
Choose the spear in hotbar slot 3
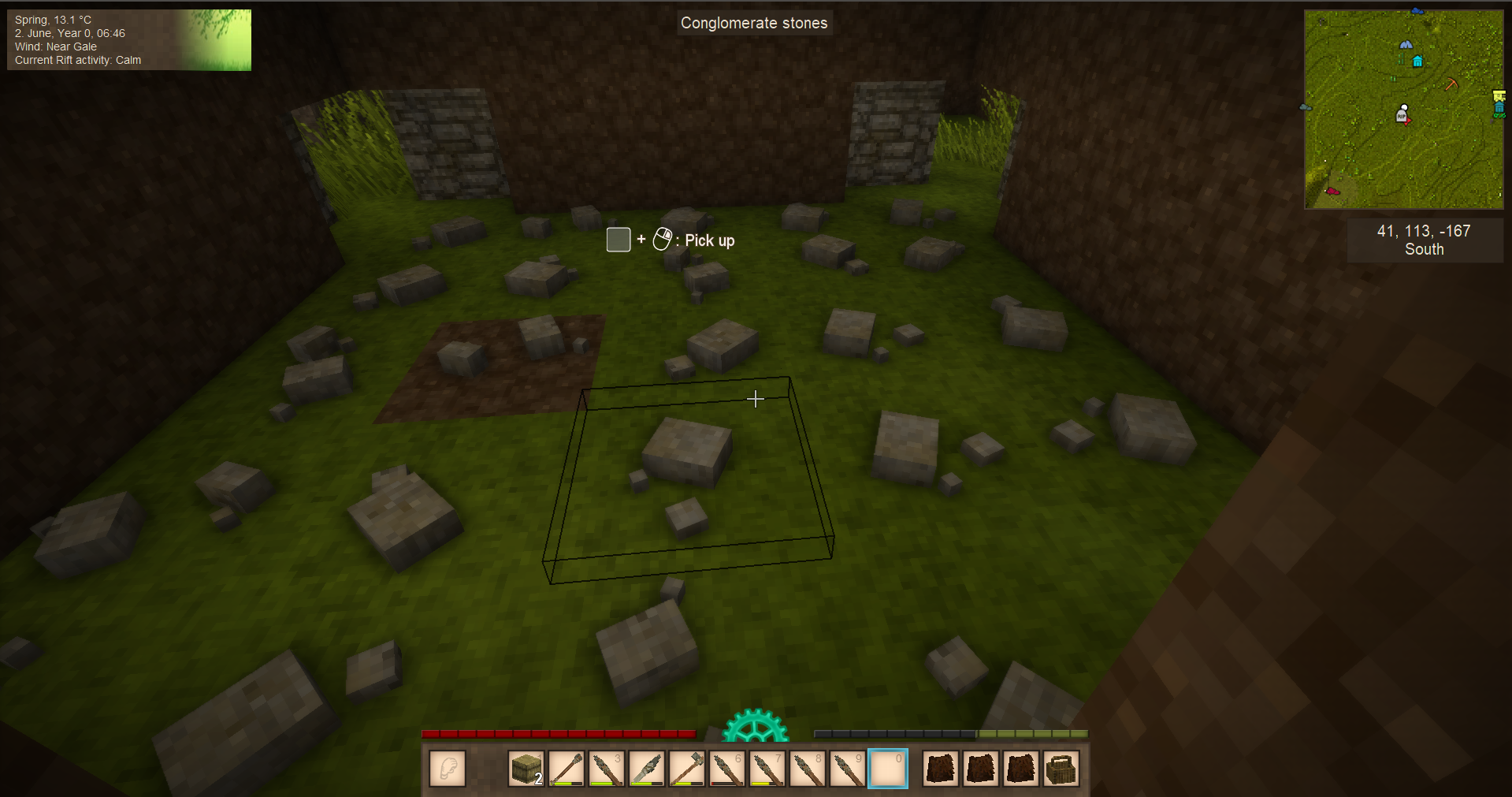(x=607, y=769)
